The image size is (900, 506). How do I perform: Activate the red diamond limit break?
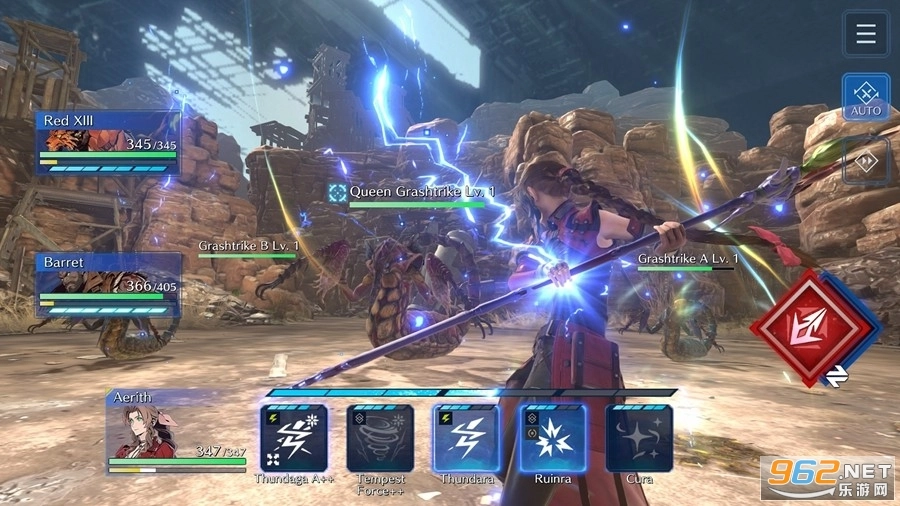click(x=806, y=326)
